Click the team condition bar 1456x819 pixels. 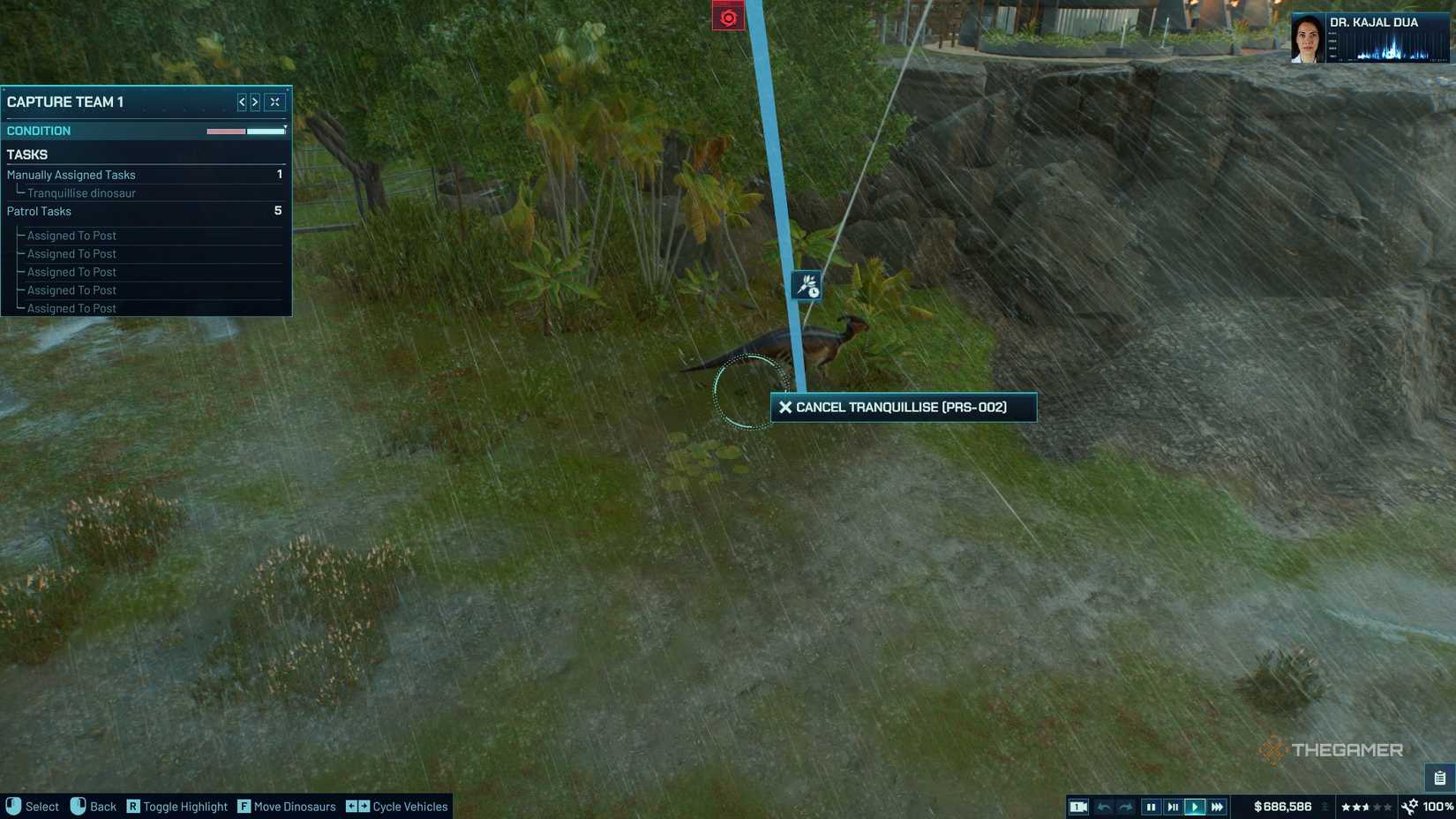(x=244, y=130)
